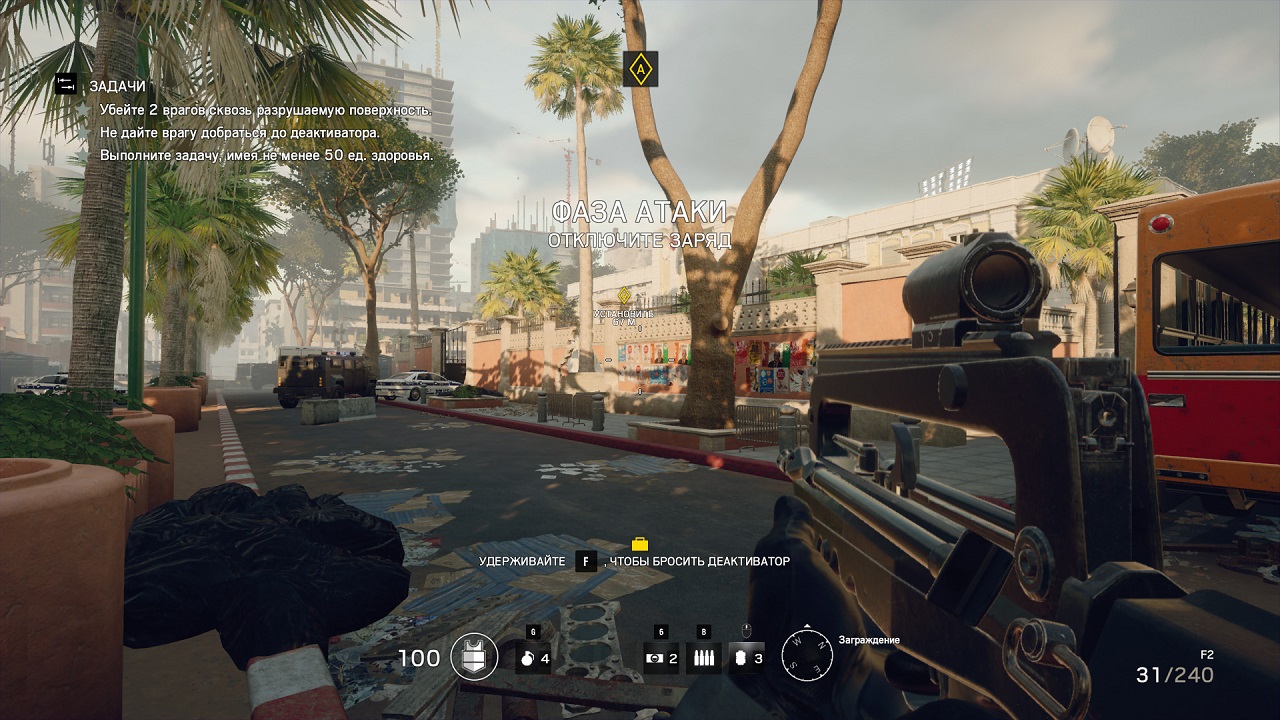Click the distant yellow diamond objective waypoint
Screen dimensions: 1280x720
coord(624,295)
